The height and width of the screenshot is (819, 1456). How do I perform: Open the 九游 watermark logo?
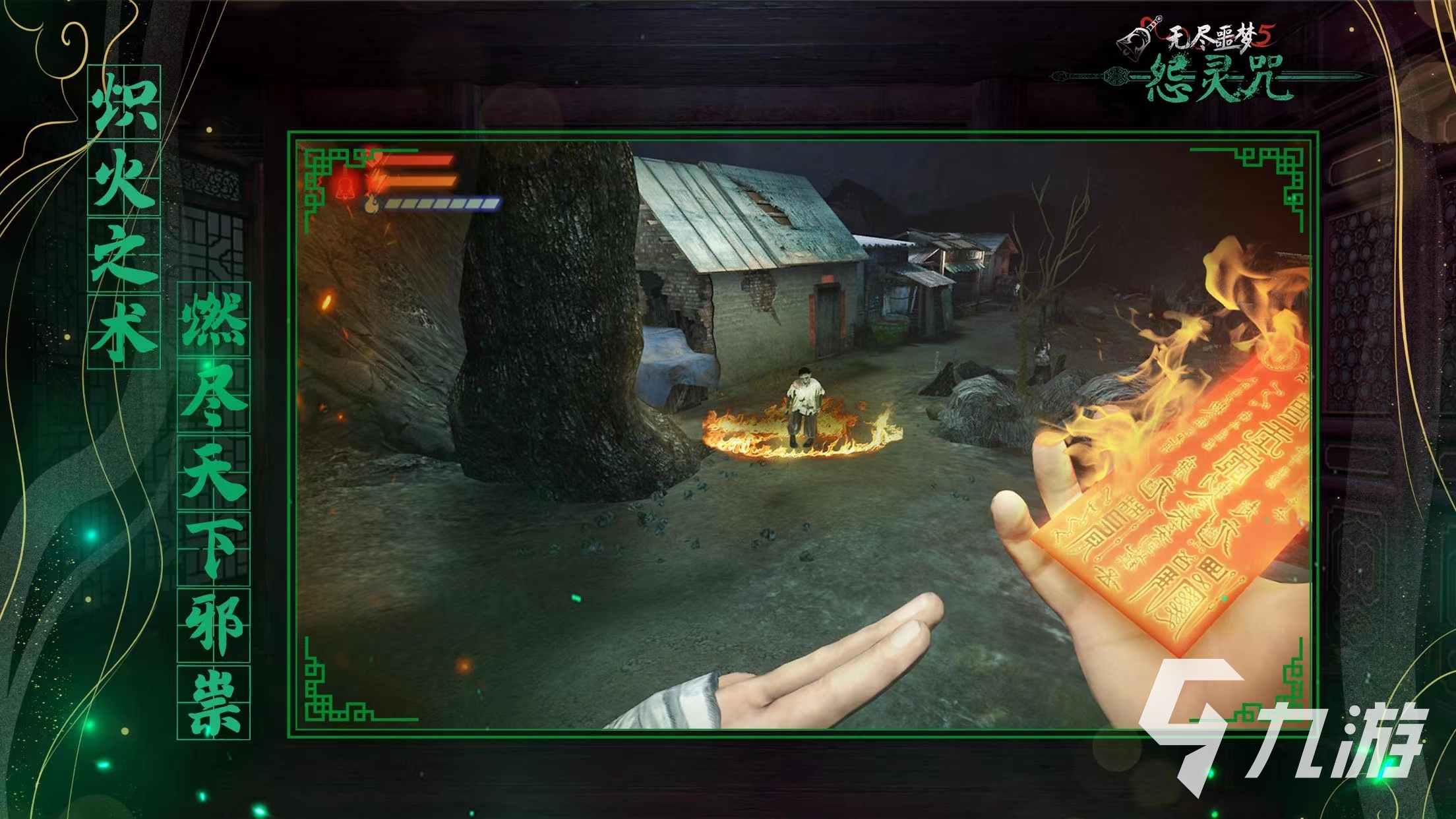click(1285, 738)
